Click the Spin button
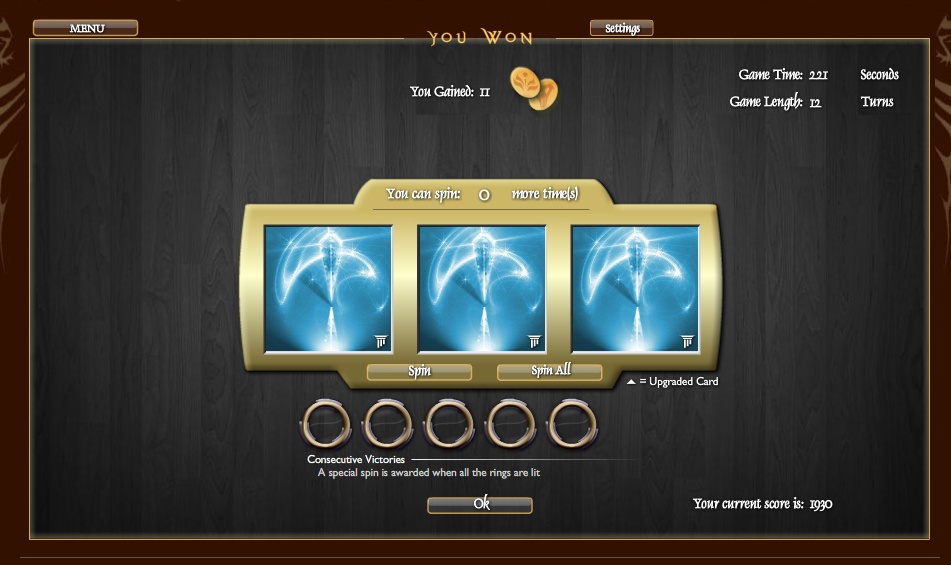 [x=419, y=372]
